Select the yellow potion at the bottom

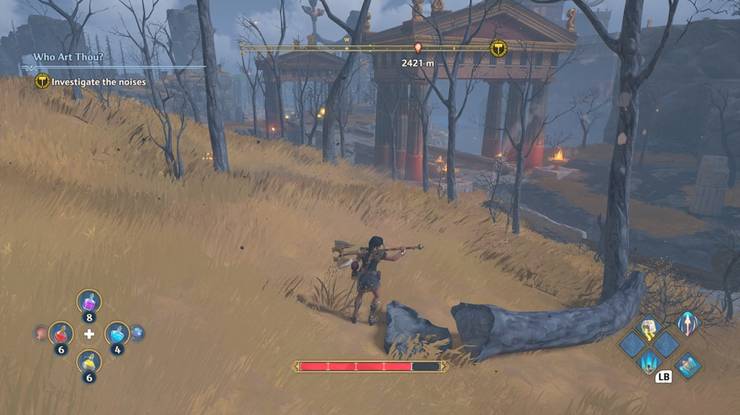pyautogui.click(x=89, y=361)
